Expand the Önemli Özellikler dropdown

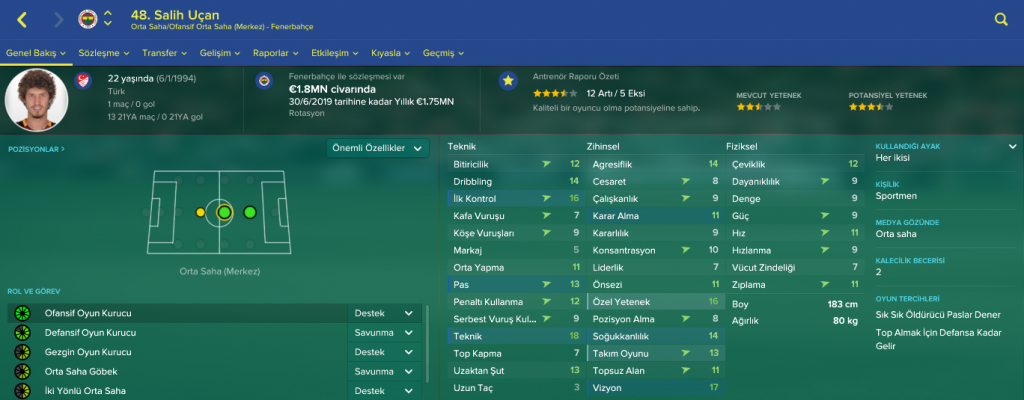pos(377,148)
